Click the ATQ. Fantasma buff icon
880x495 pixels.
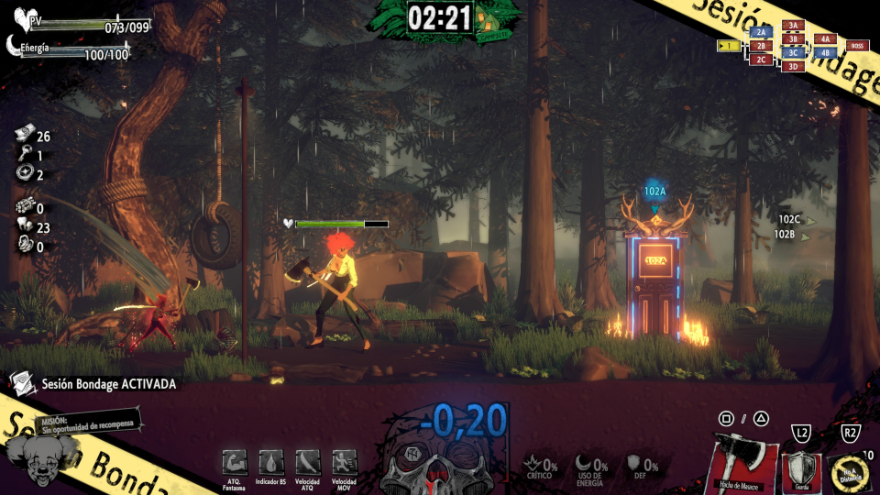click(x=234, y=460)
